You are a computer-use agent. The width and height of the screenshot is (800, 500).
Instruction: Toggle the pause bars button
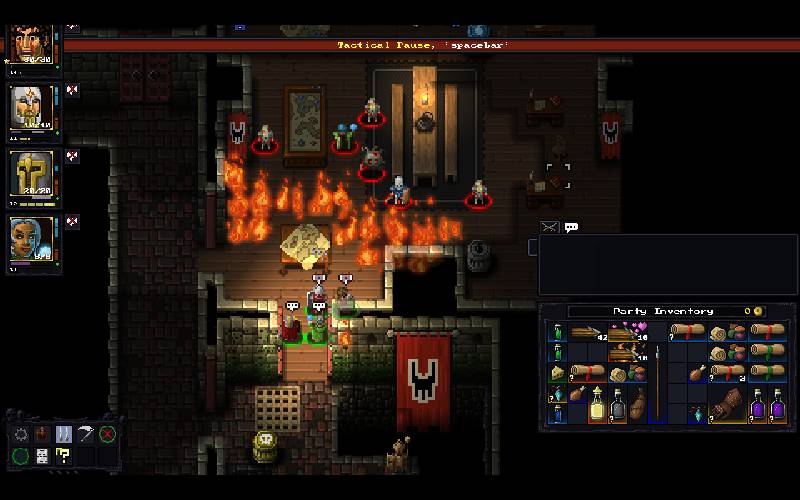coord(64,434)
